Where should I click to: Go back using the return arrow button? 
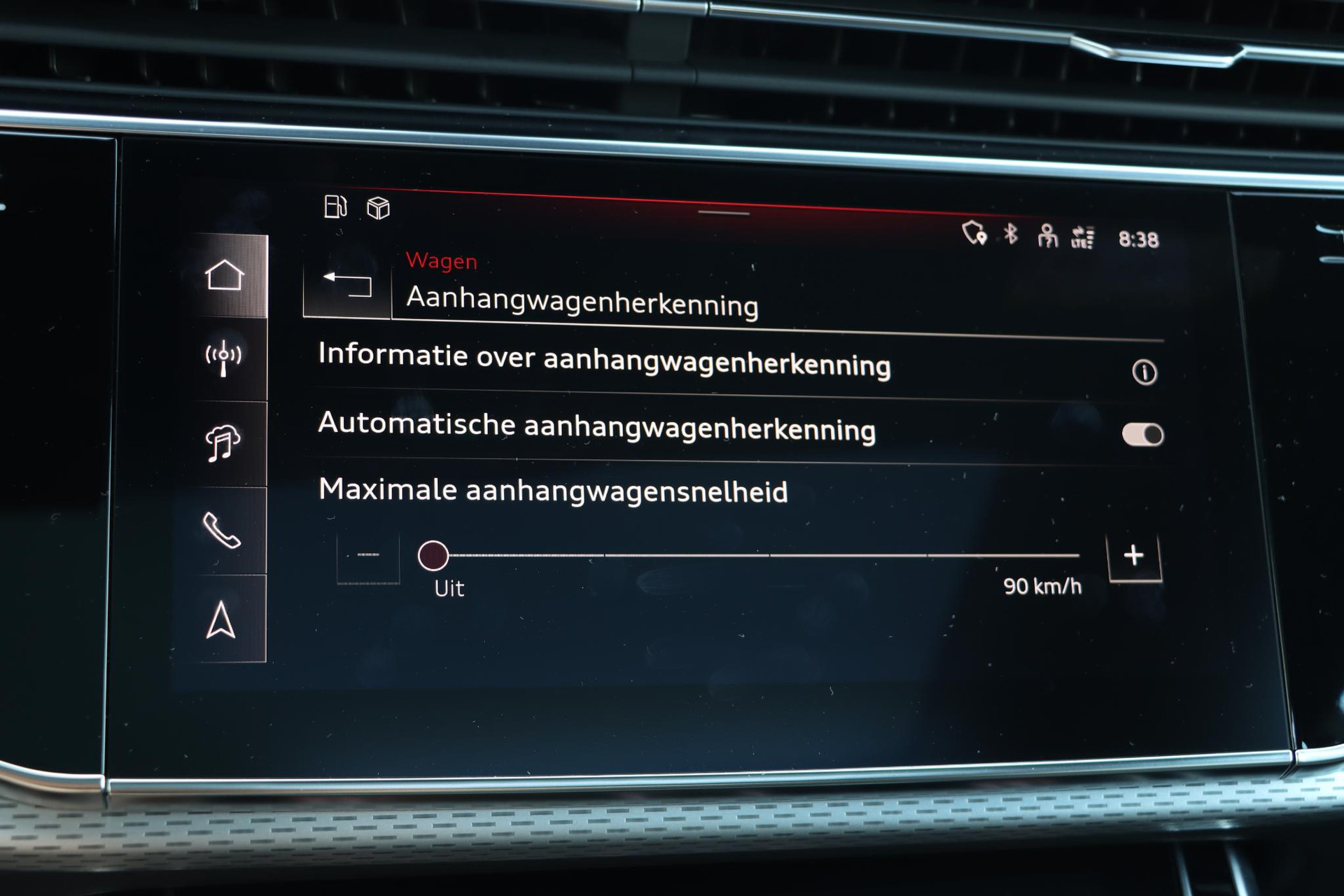point(347,285)
